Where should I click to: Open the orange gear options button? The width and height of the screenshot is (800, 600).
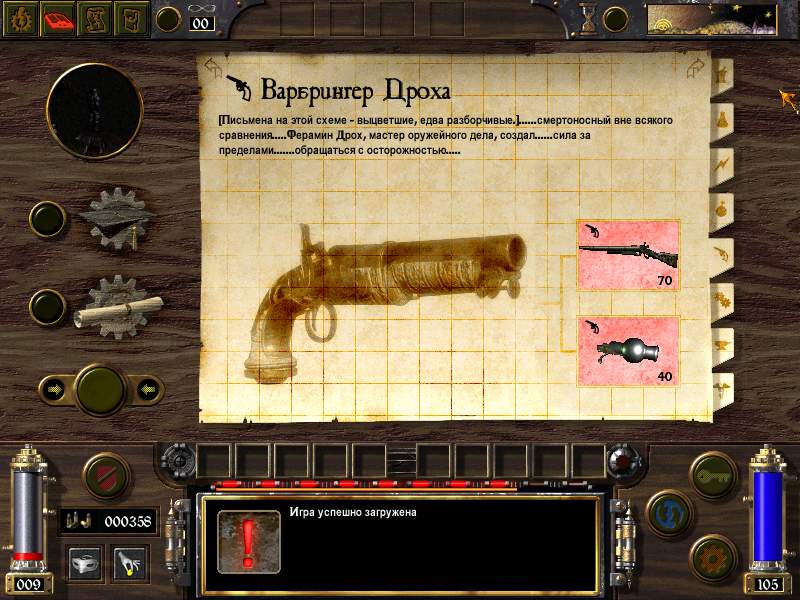pyautogui.click(x=713, y=556)
